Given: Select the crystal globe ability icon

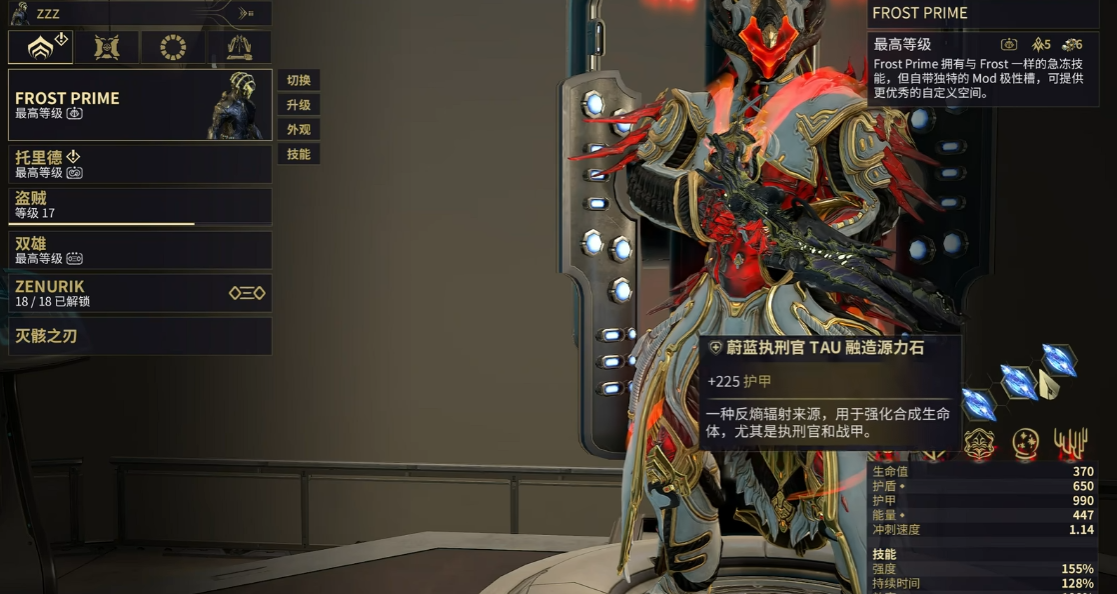Looking at the screenshot, I should 1026,442.
